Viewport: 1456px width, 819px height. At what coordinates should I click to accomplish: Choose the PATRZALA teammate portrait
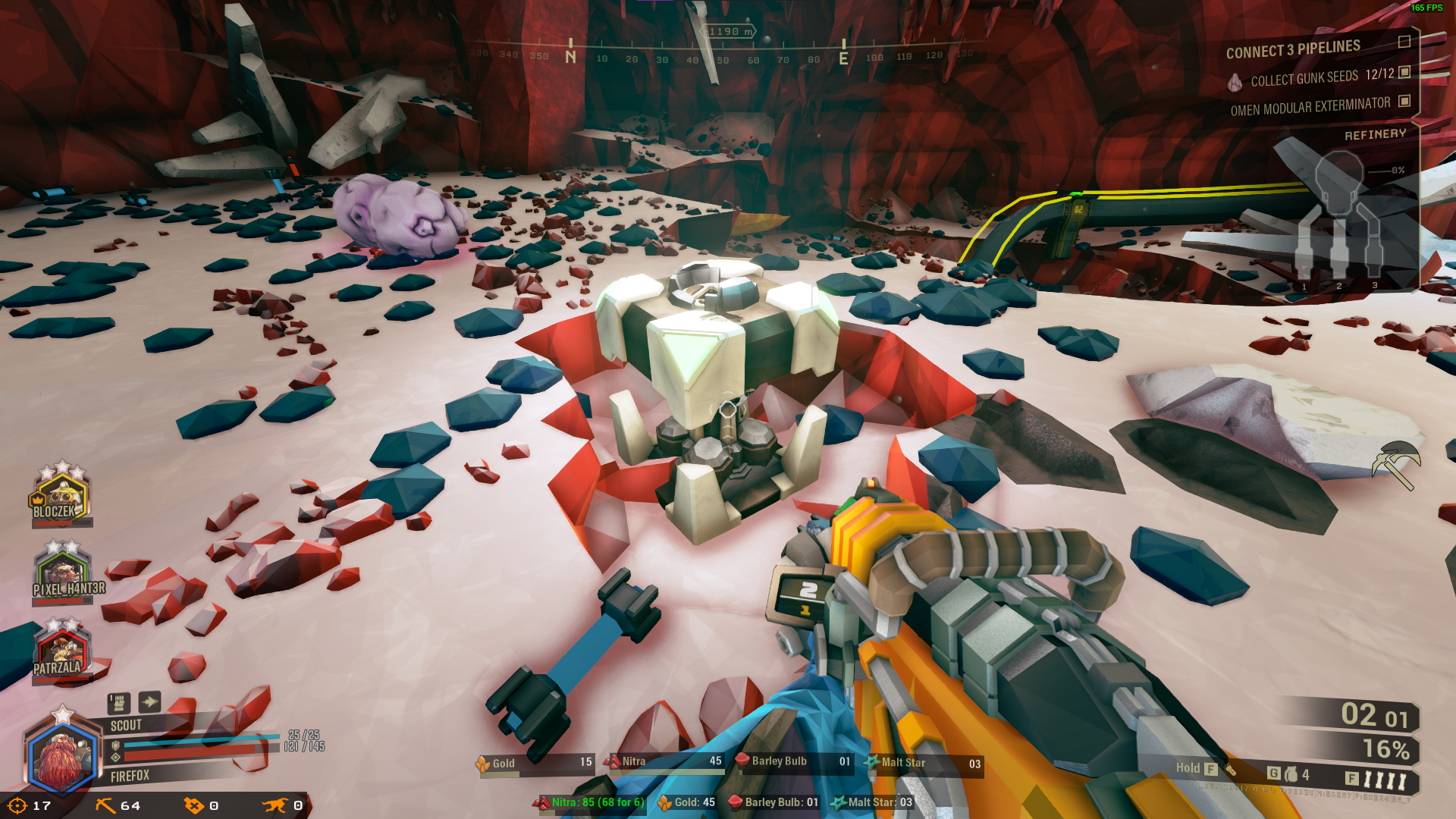(61, 652)
